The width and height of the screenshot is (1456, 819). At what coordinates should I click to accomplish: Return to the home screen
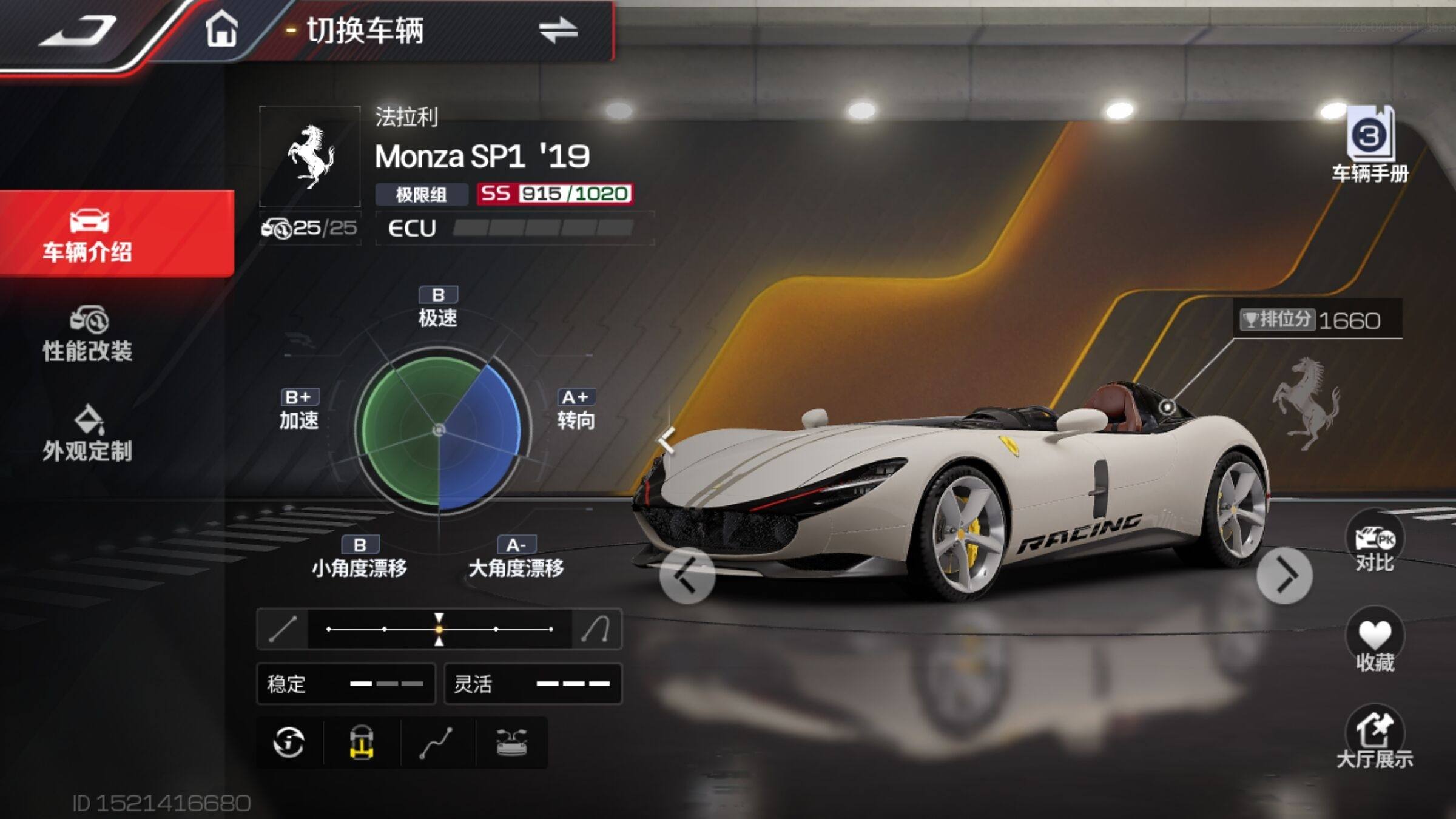[x=221, y=29]
